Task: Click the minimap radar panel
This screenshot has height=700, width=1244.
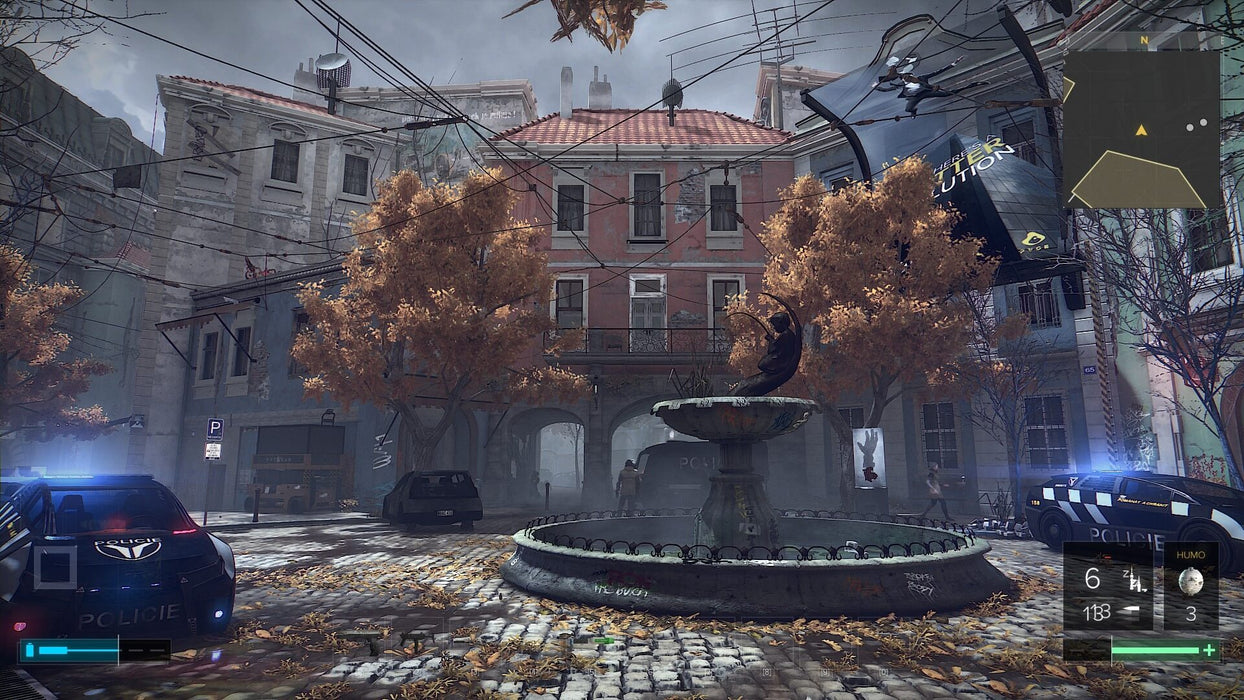Action: point(1141,129)
